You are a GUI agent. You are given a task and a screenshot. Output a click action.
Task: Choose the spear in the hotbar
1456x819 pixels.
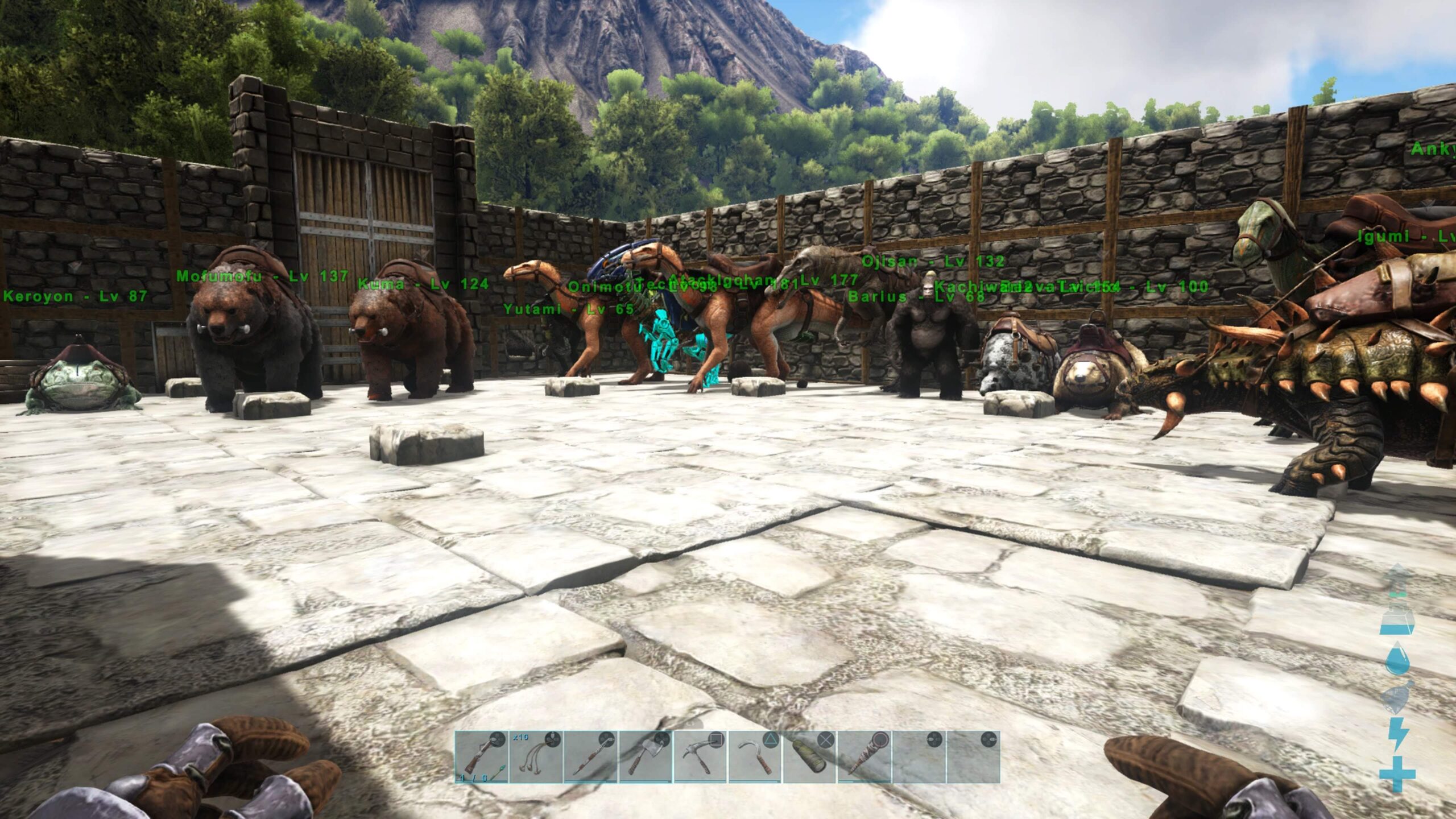590,756
